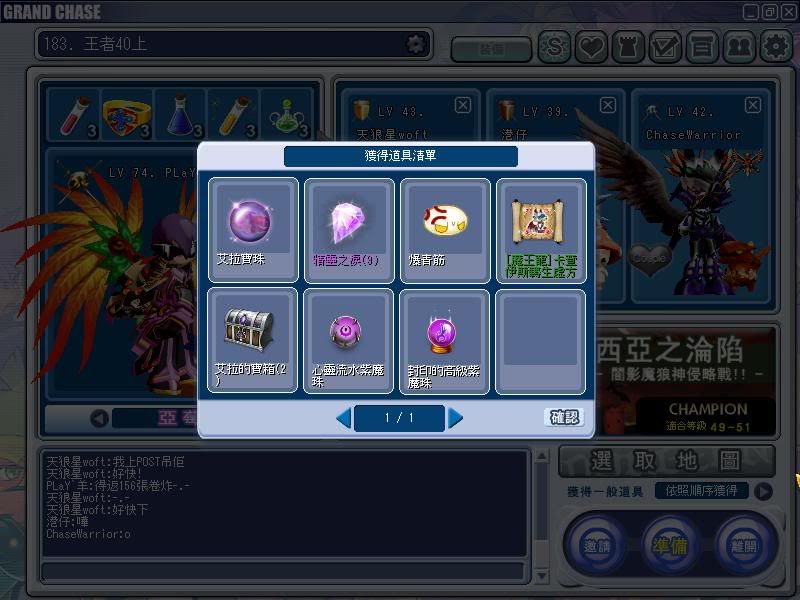Select the 魔王號 scroll recipe item
The width and height of the screenshot is (800, 600).
tap(541, 230)
